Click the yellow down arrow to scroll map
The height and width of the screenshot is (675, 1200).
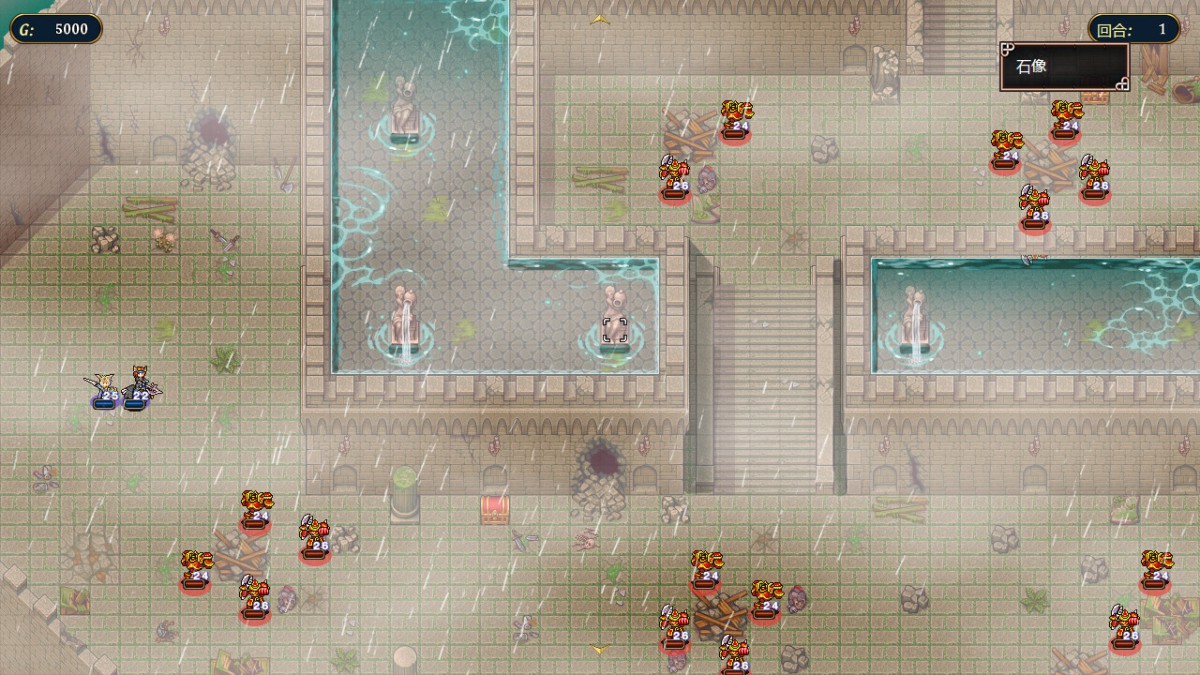pyautogui.click(x=599, y=650)
